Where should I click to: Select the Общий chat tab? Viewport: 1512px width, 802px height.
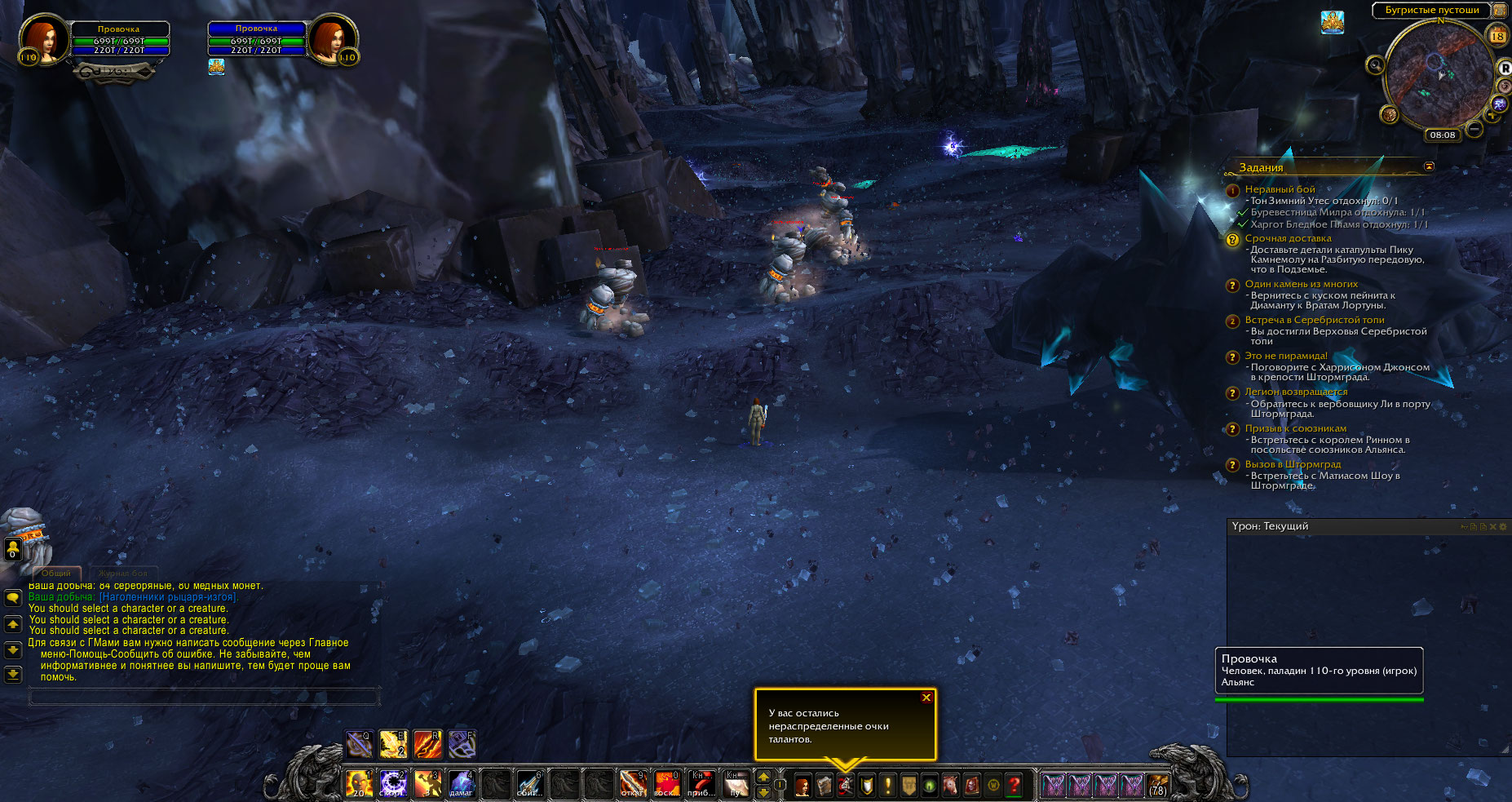56,574
